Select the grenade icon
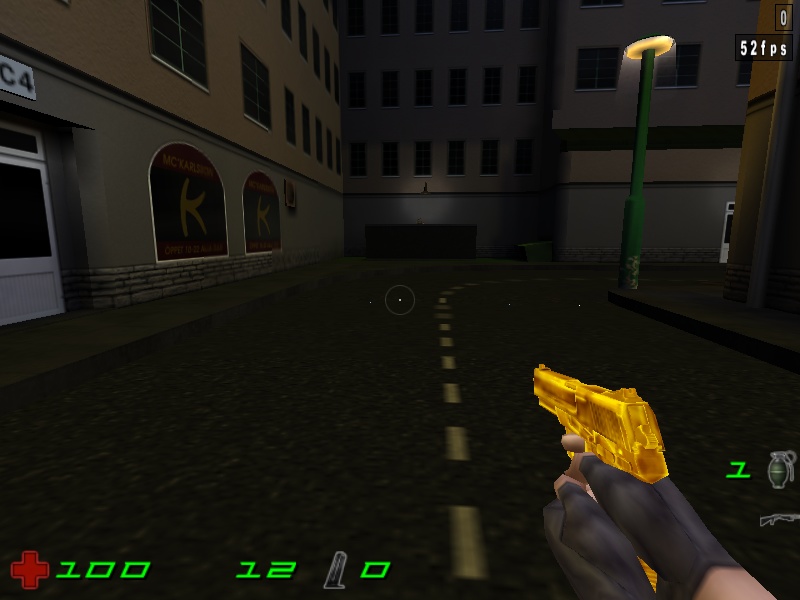This screenshot has width=800, height=600. click(779, 468)
